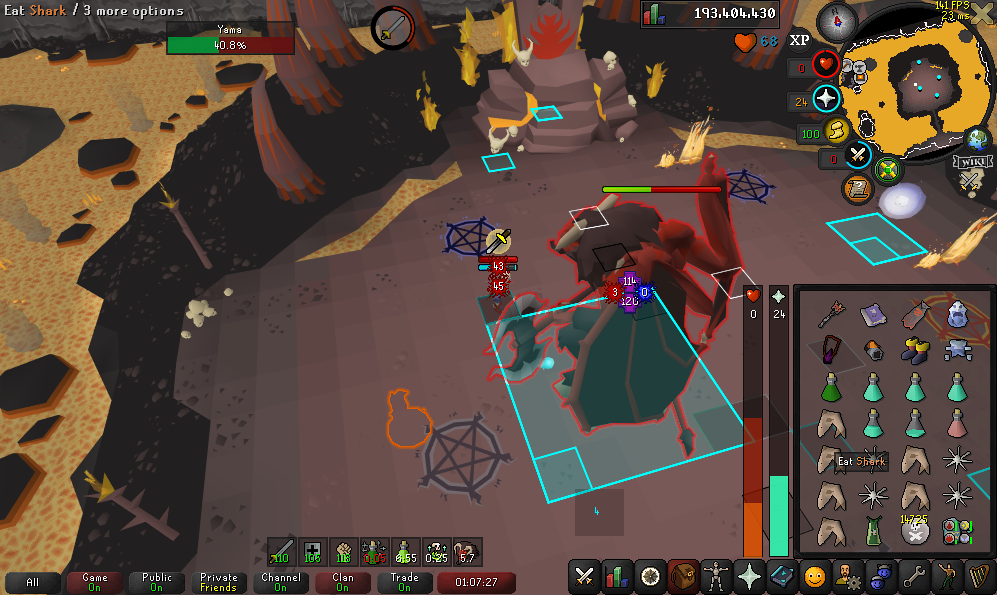Open the world map globe

976,139
